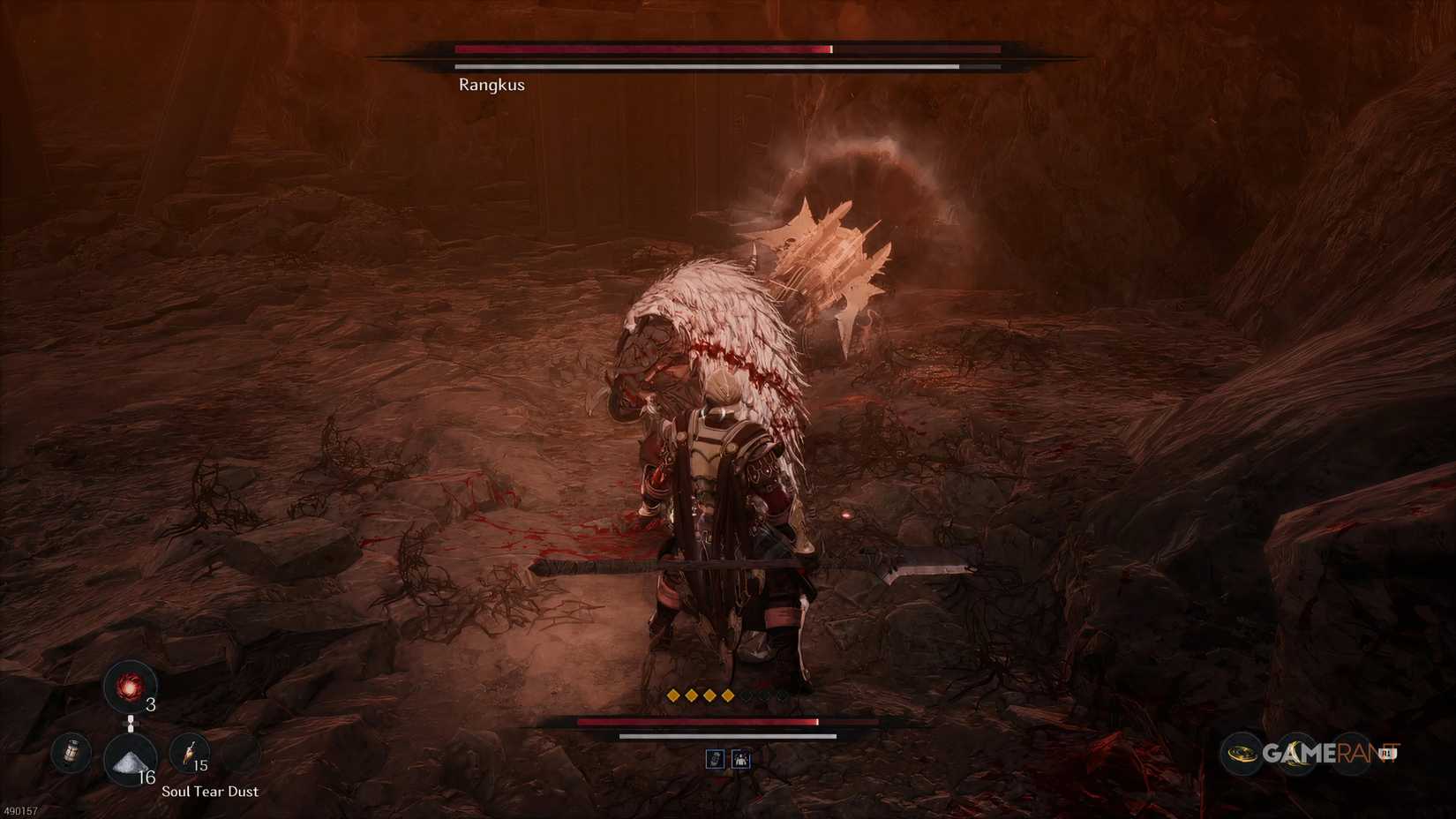Click the left buff icon below stamina bar
The width and height of the screenshot is (1456, 819).
point(715,760)
